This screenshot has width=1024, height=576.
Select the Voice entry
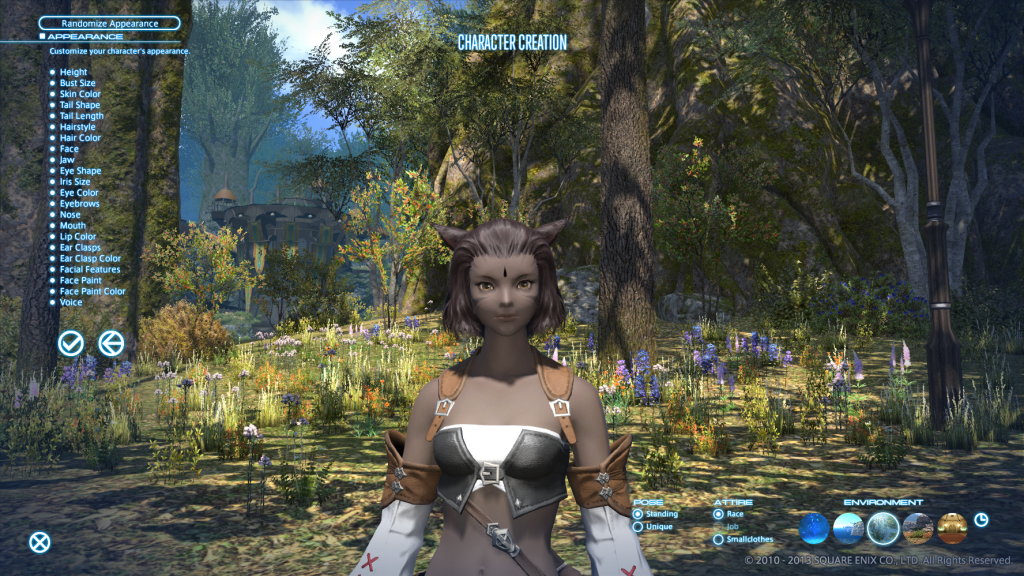71,302
